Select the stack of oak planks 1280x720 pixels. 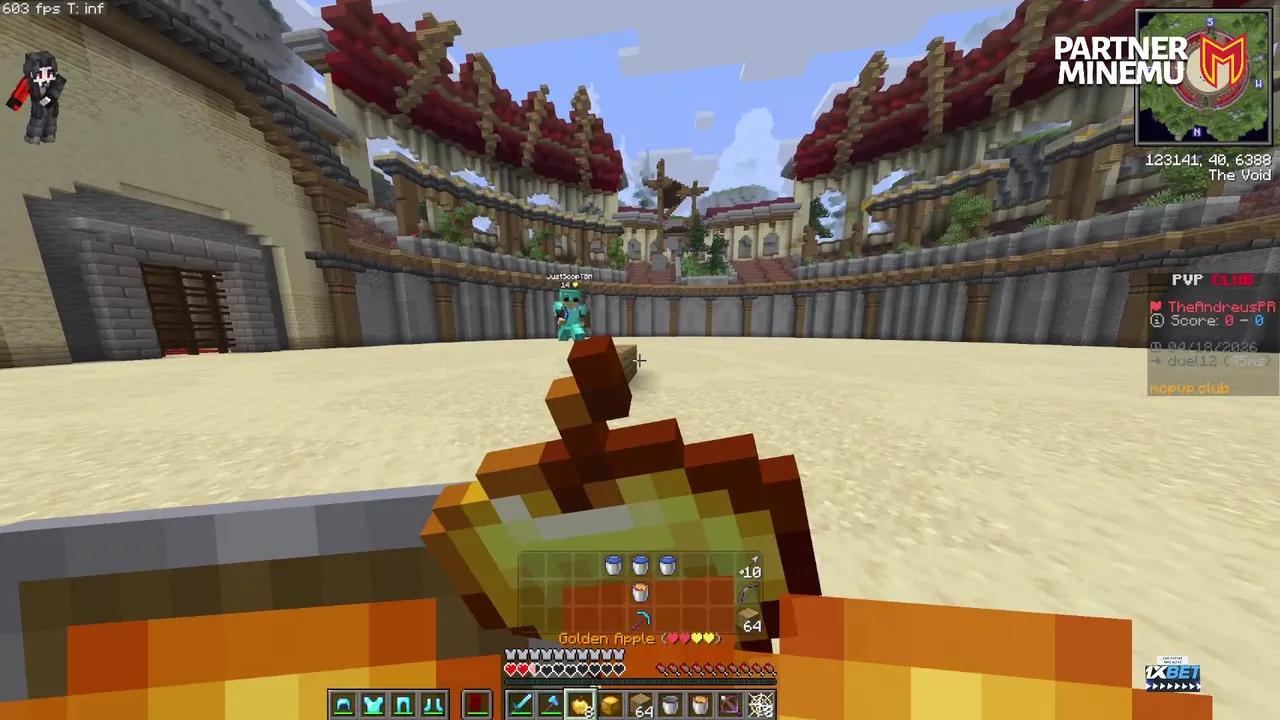coord(642,705)
